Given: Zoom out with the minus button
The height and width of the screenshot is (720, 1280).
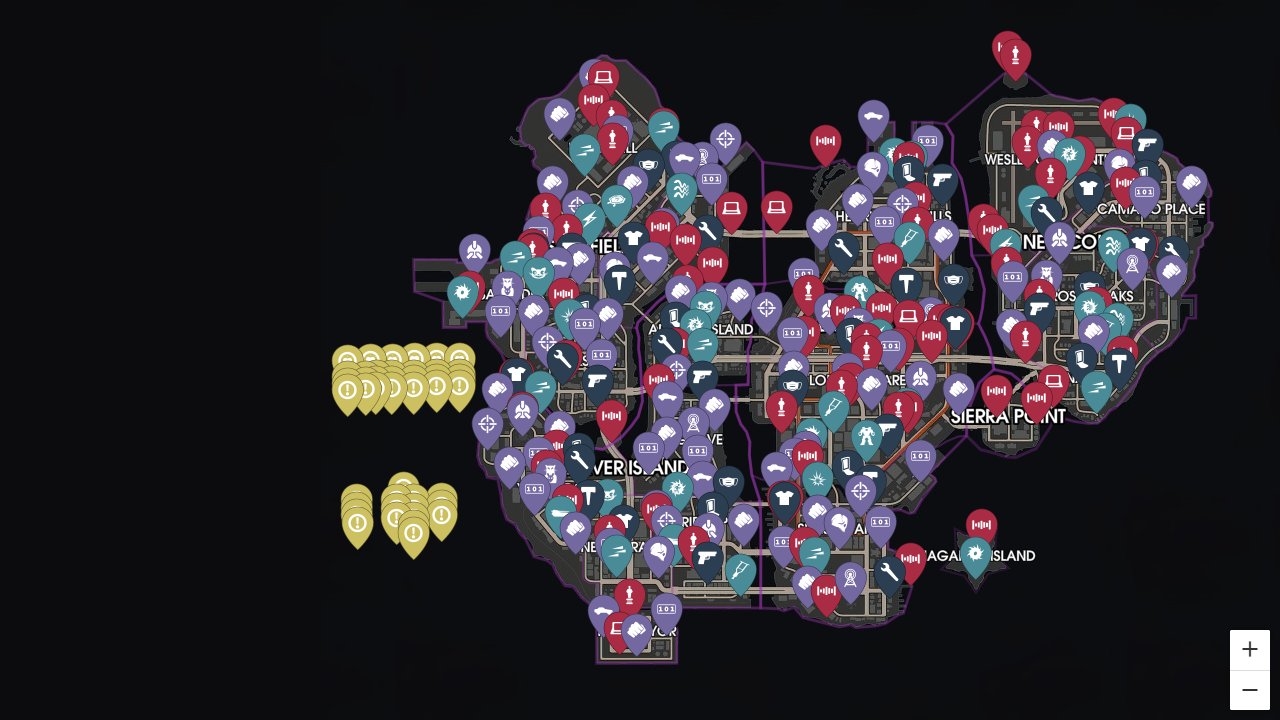Looking at the screenshot, I should (x=1249, y=690).
